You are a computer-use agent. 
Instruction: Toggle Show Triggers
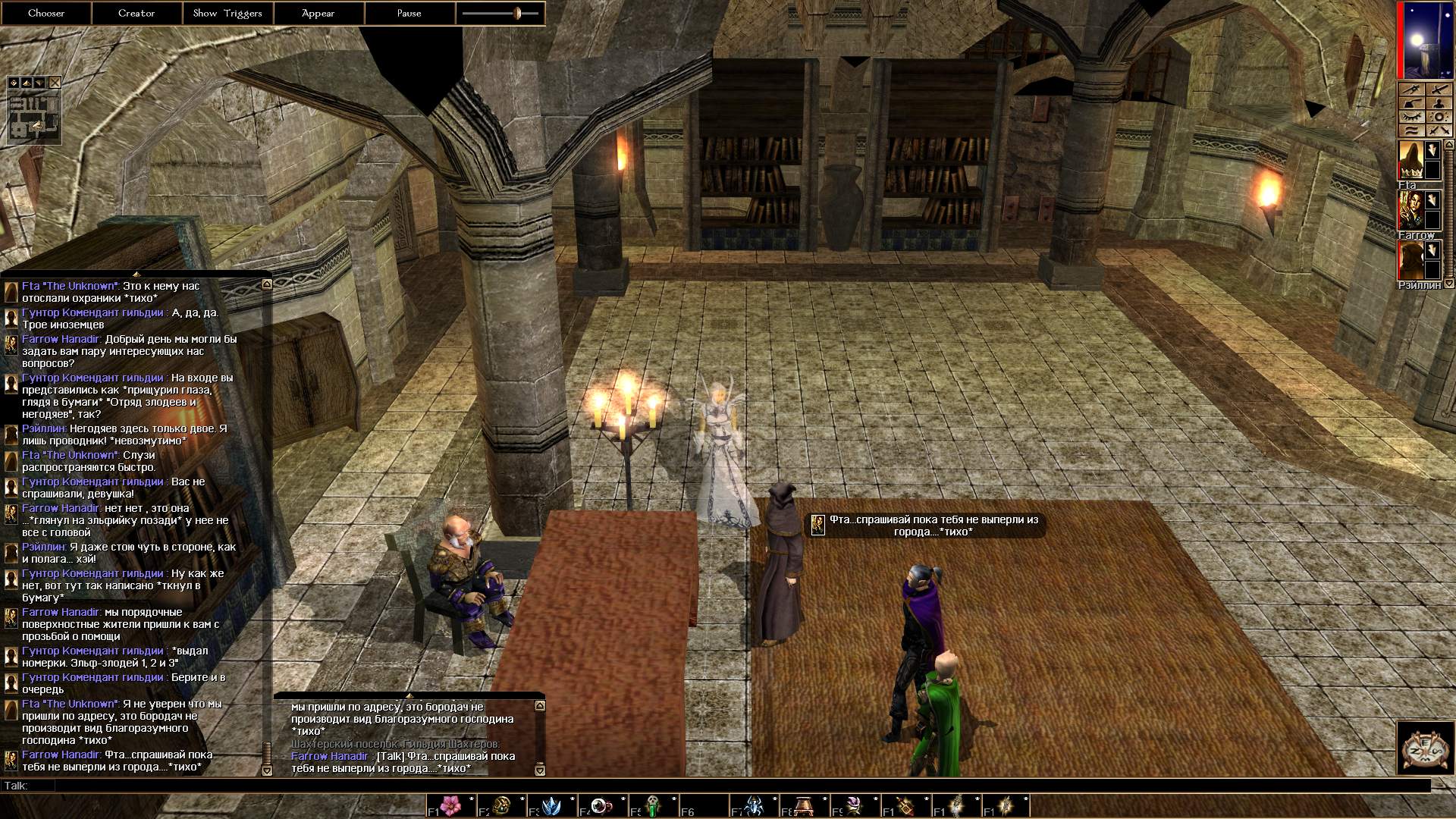(227, 13)
